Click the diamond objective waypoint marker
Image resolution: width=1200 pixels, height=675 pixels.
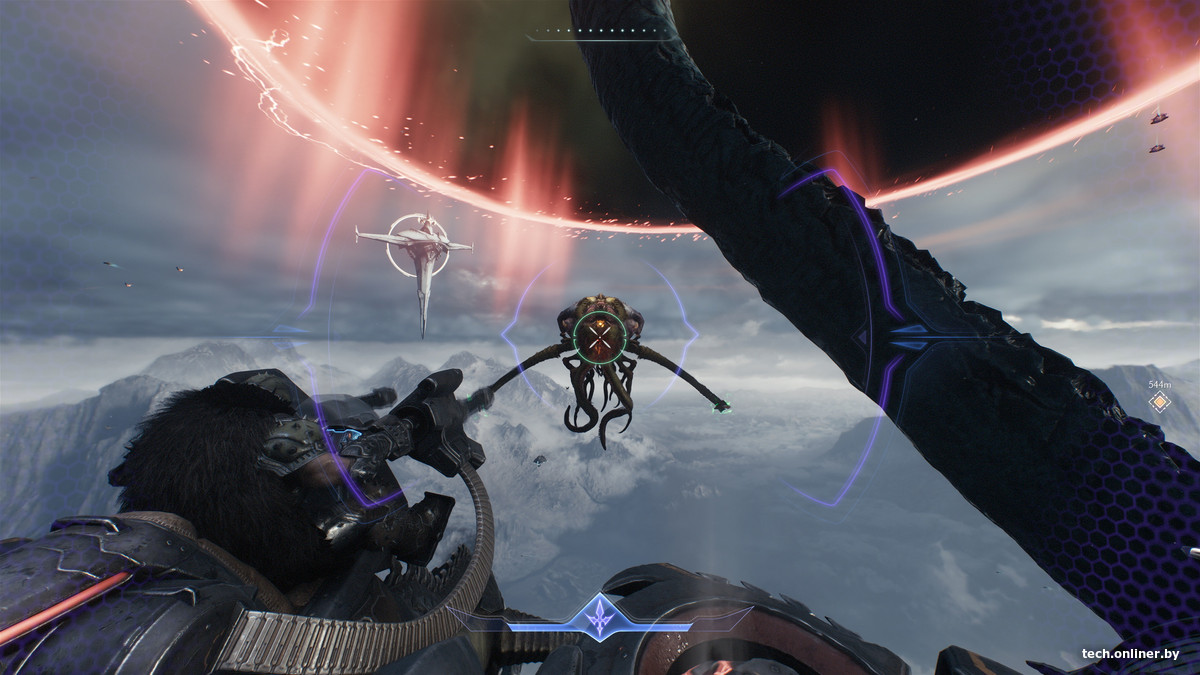(1159, 402)
